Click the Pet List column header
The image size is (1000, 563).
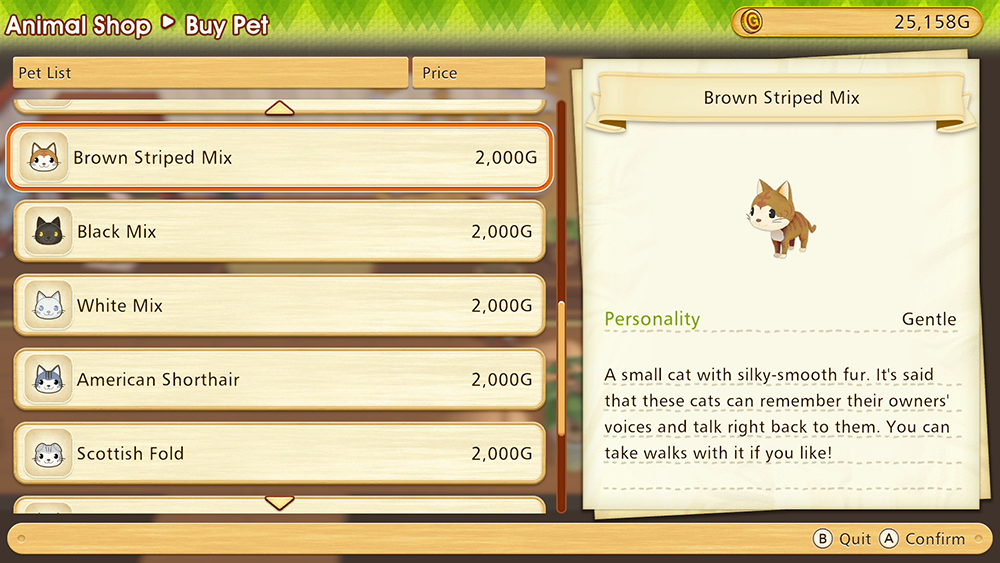coord(210,73)
